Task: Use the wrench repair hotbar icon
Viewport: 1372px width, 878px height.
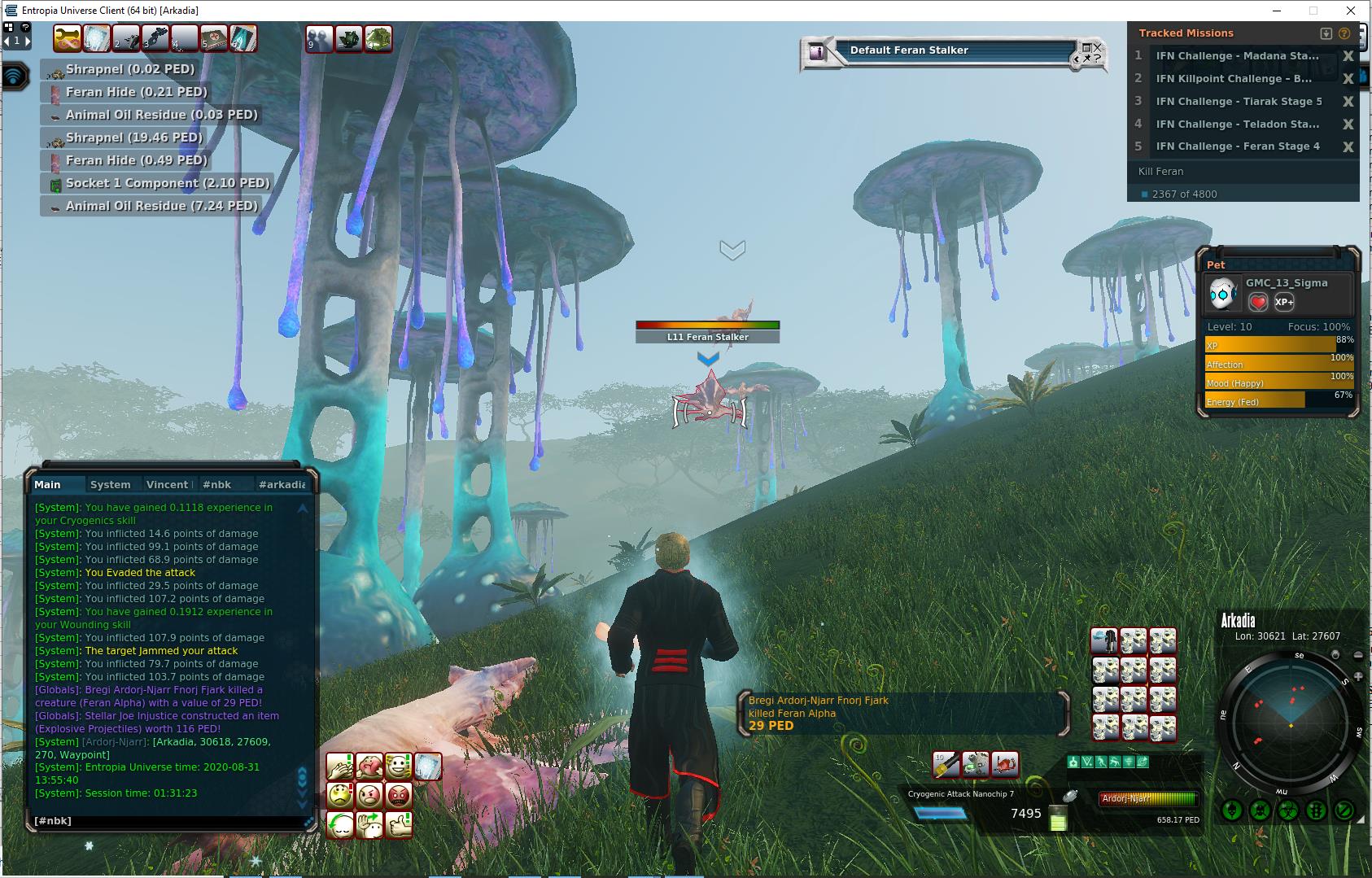Action: (x=68, y=38)
